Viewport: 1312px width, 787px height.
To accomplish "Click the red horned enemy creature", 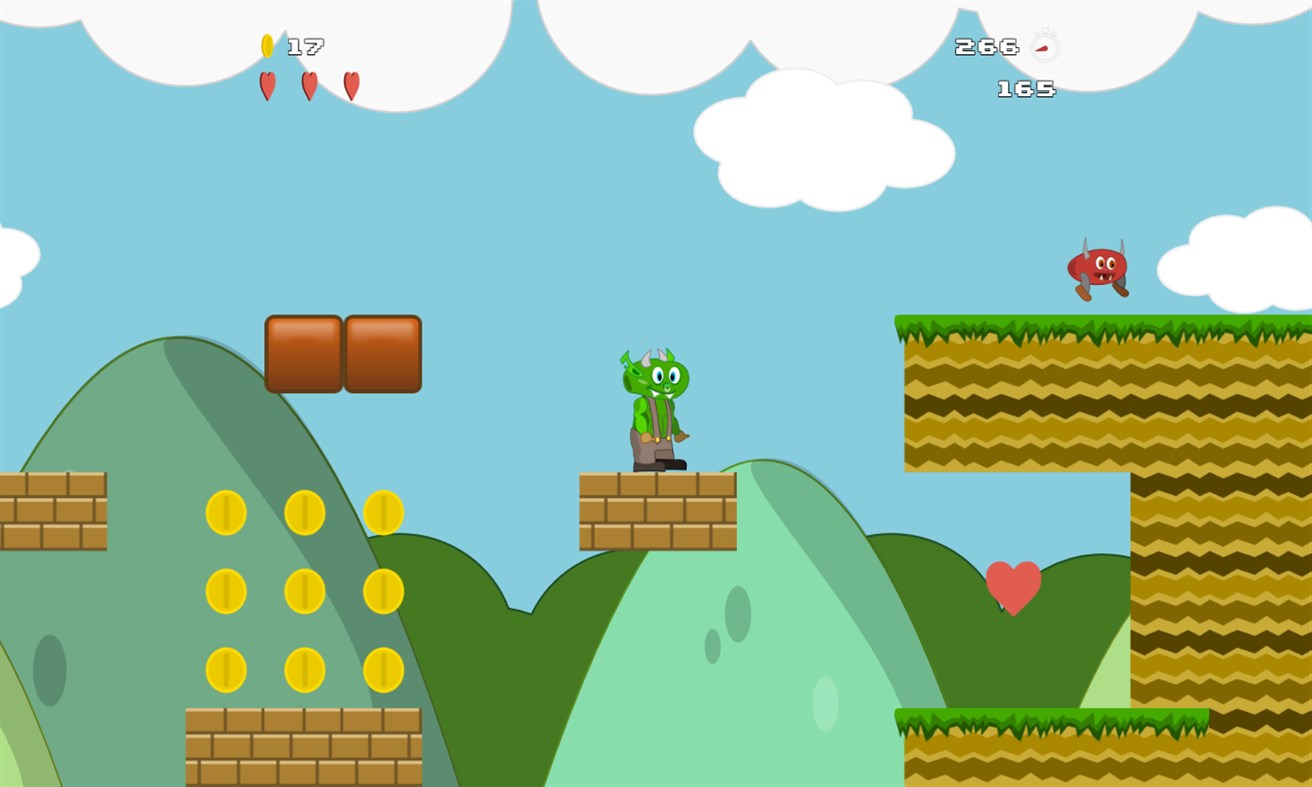I will coord(1096,268).
